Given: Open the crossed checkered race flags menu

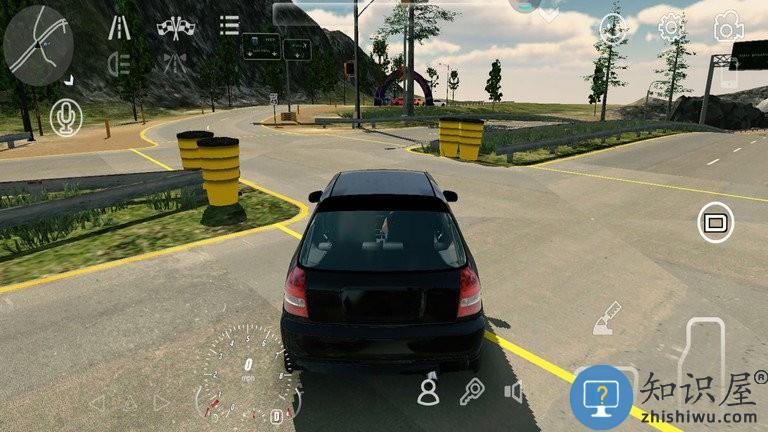Looking at the screenshot, I should point(176,27).
